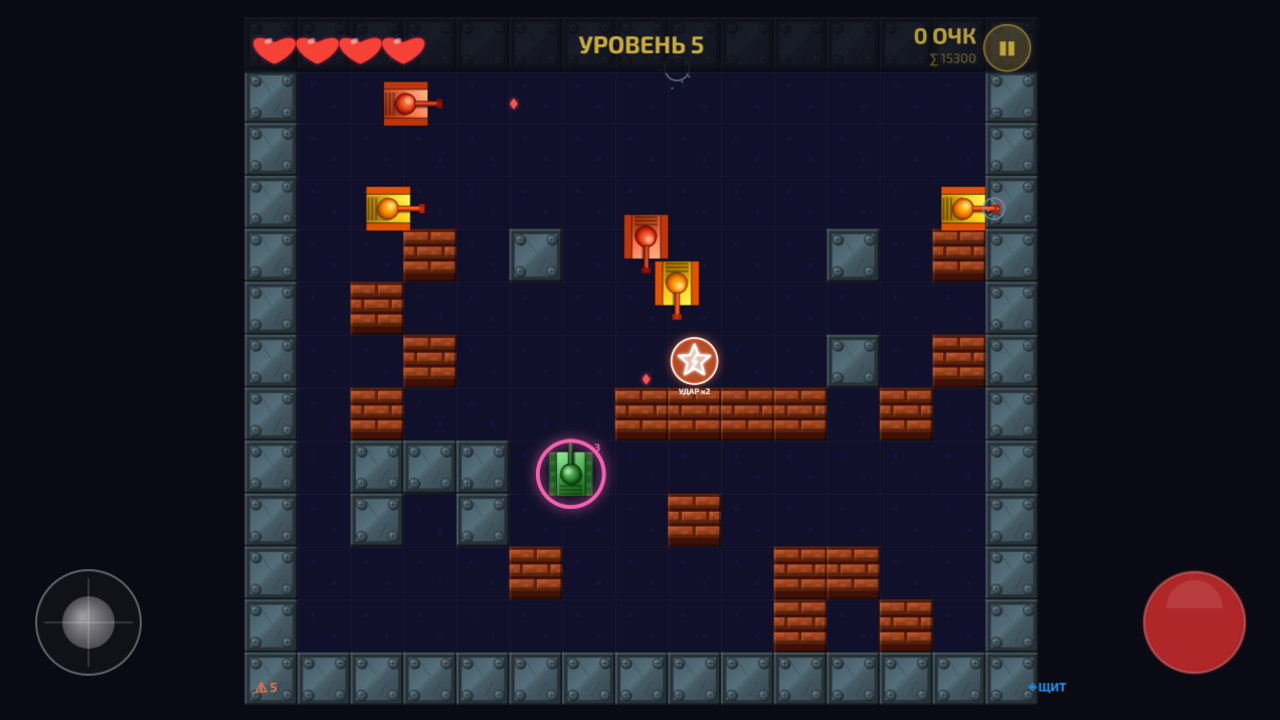1280x720 pixels.
Task: Target the red tank in the center
Action: [x=645, y=235]
